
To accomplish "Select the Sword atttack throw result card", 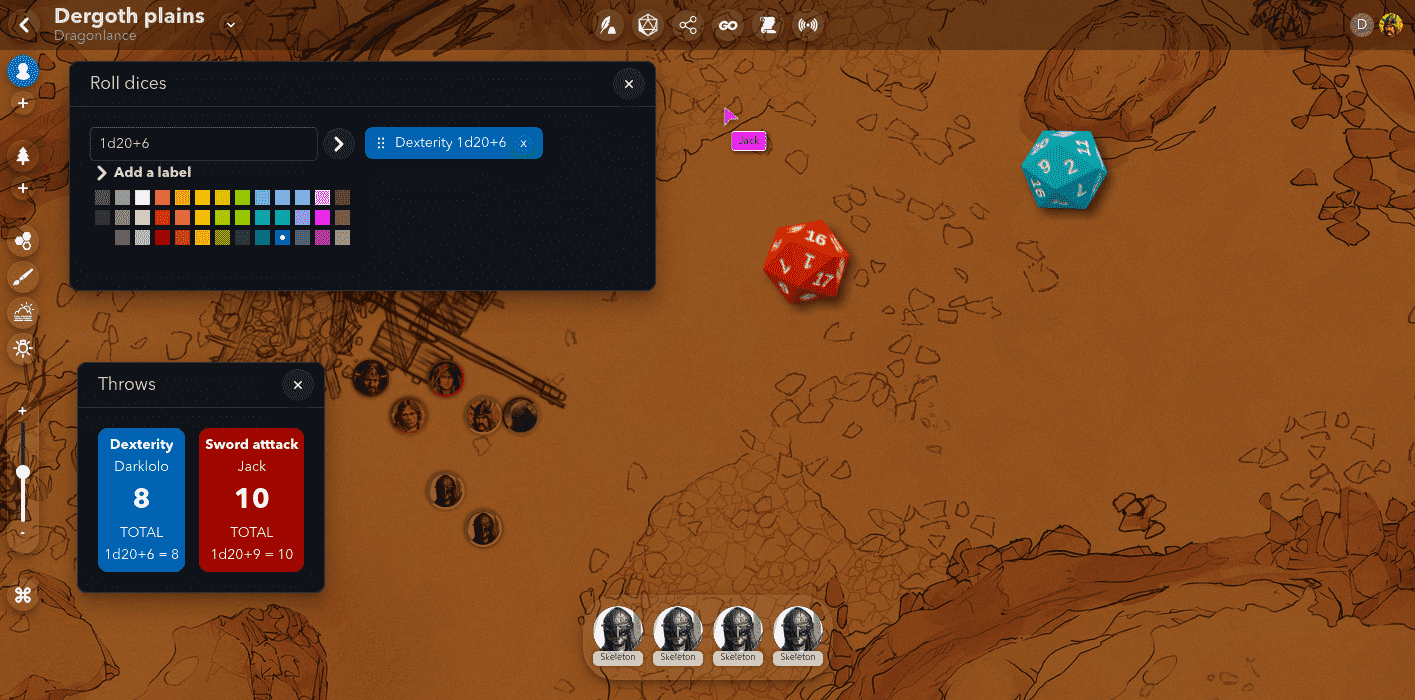I will [252, 500].
